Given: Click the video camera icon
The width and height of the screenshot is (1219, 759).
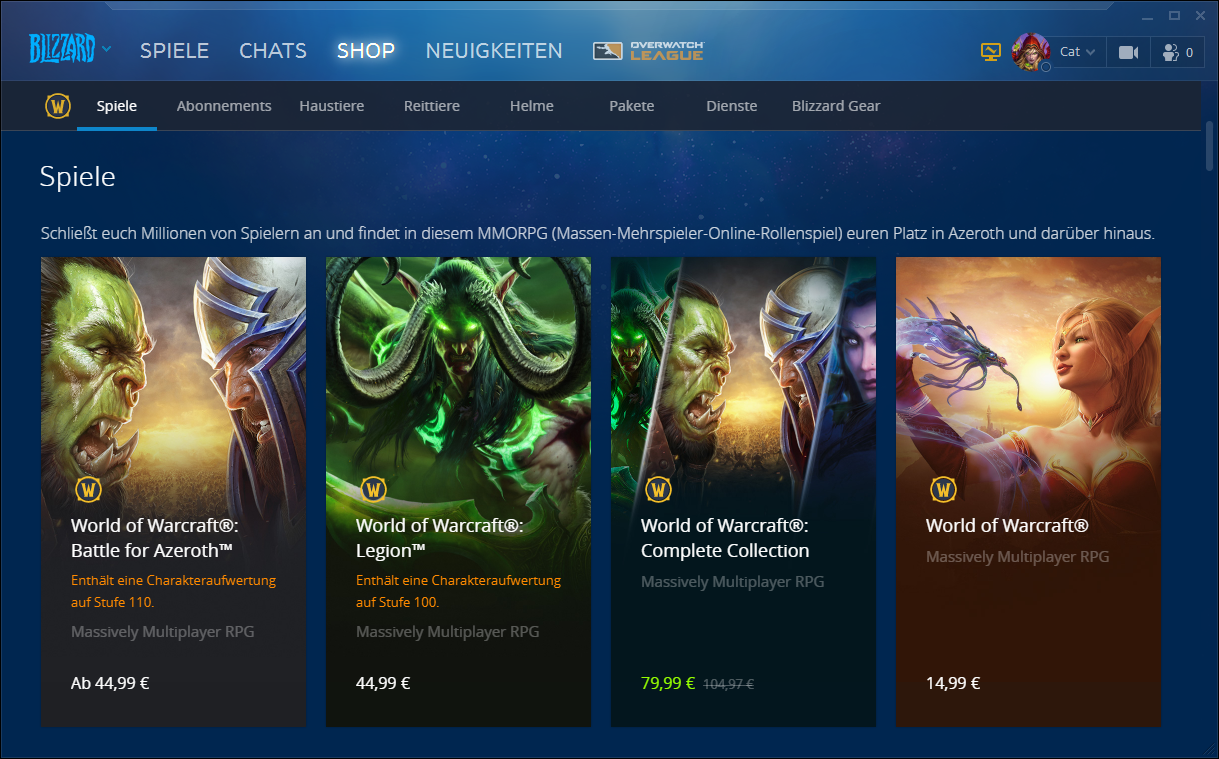Looking at the screenshot, I should coord(1129,52).
